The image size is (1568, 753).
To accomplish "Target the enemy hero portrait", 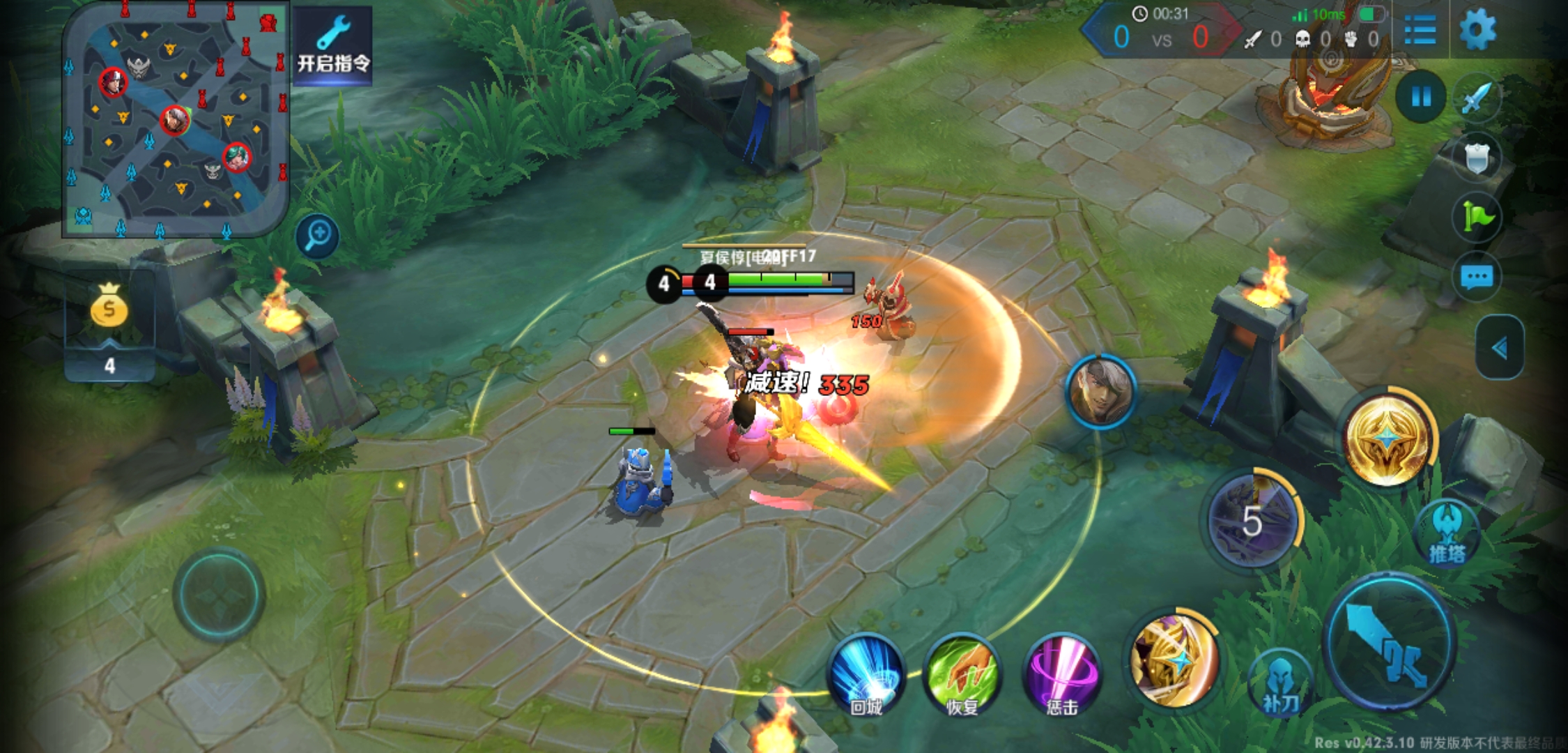I will point(1100,391).
